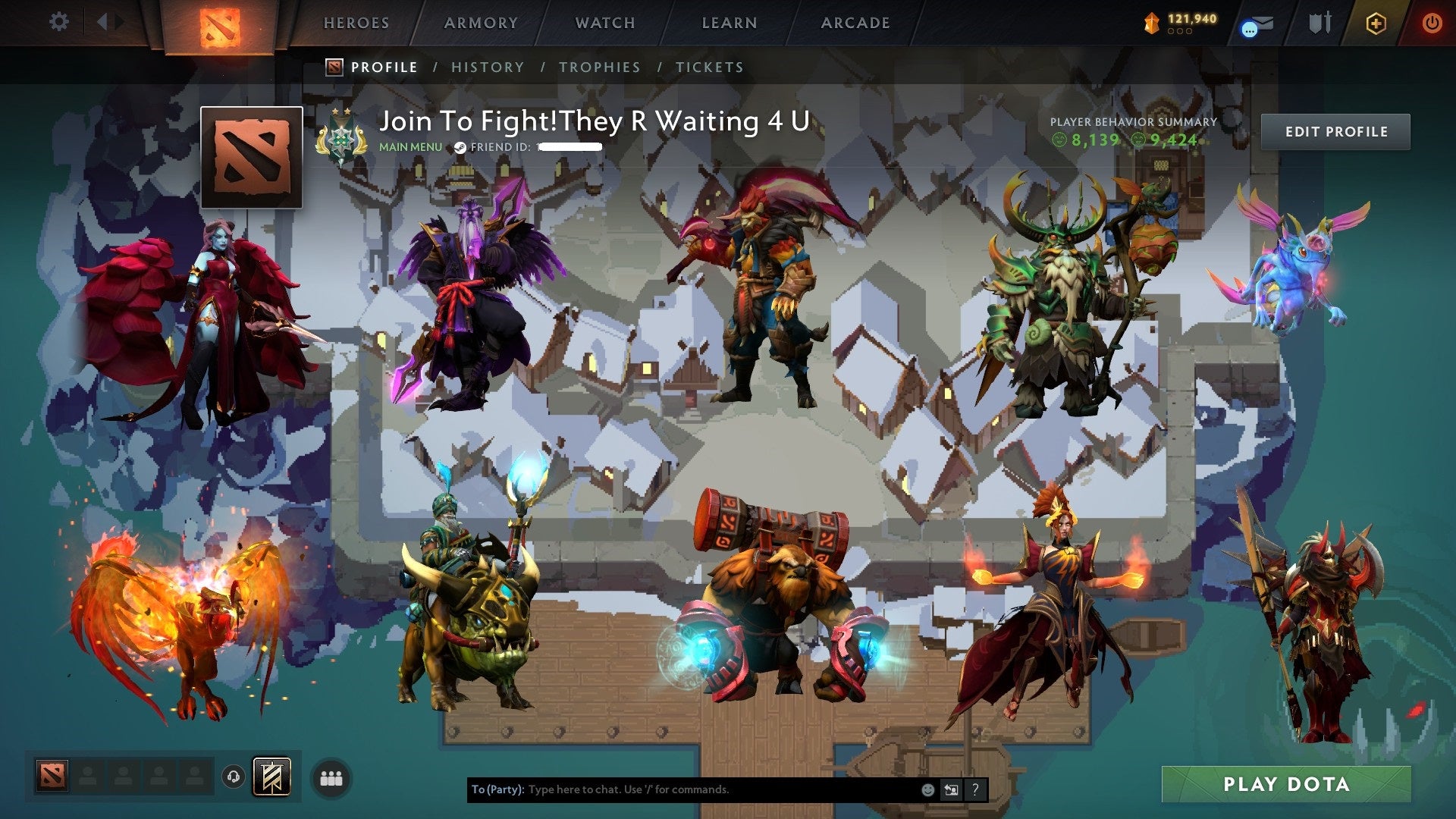
Task: Click the EDIT PROFILE button
Action: [1335, 130]
